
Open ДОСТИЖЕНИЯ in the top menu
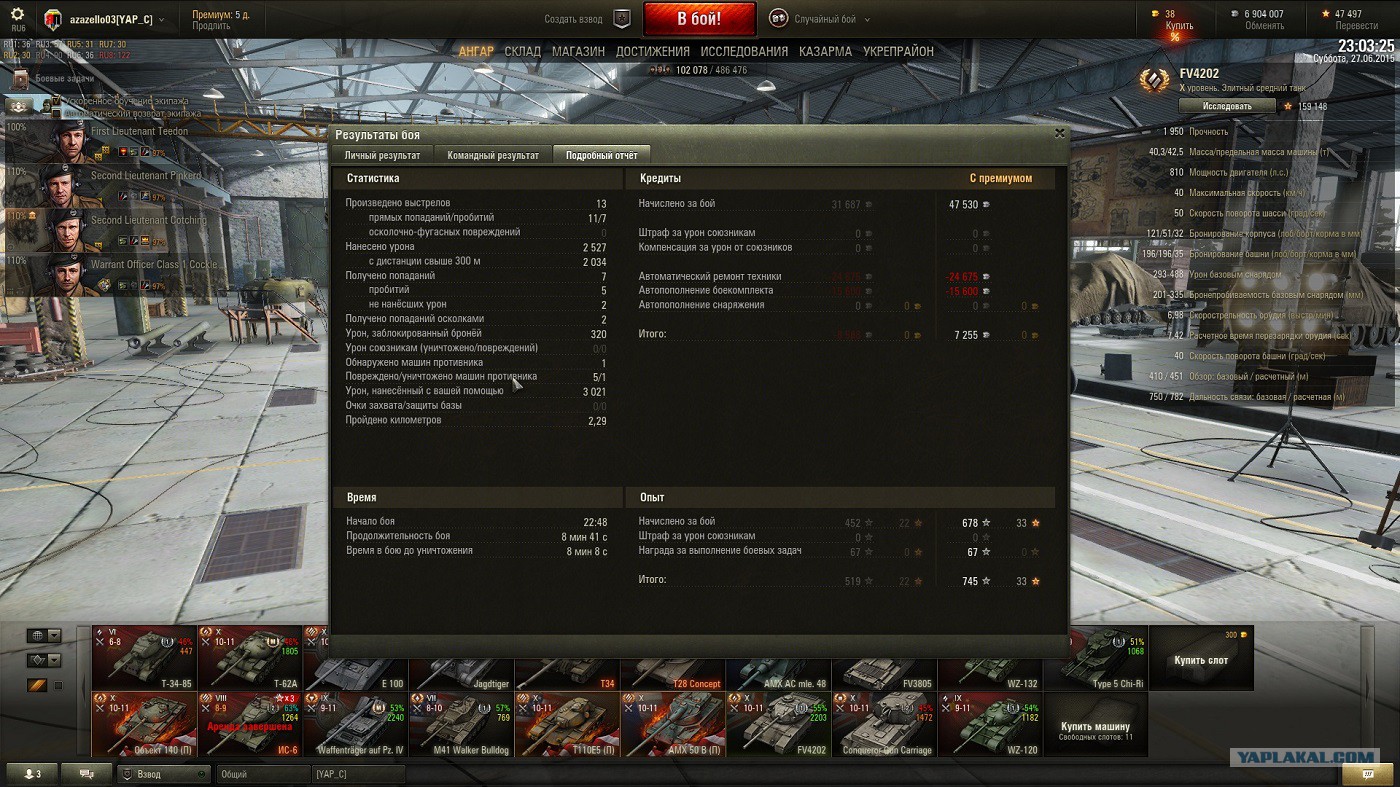(x=652, y=51)
